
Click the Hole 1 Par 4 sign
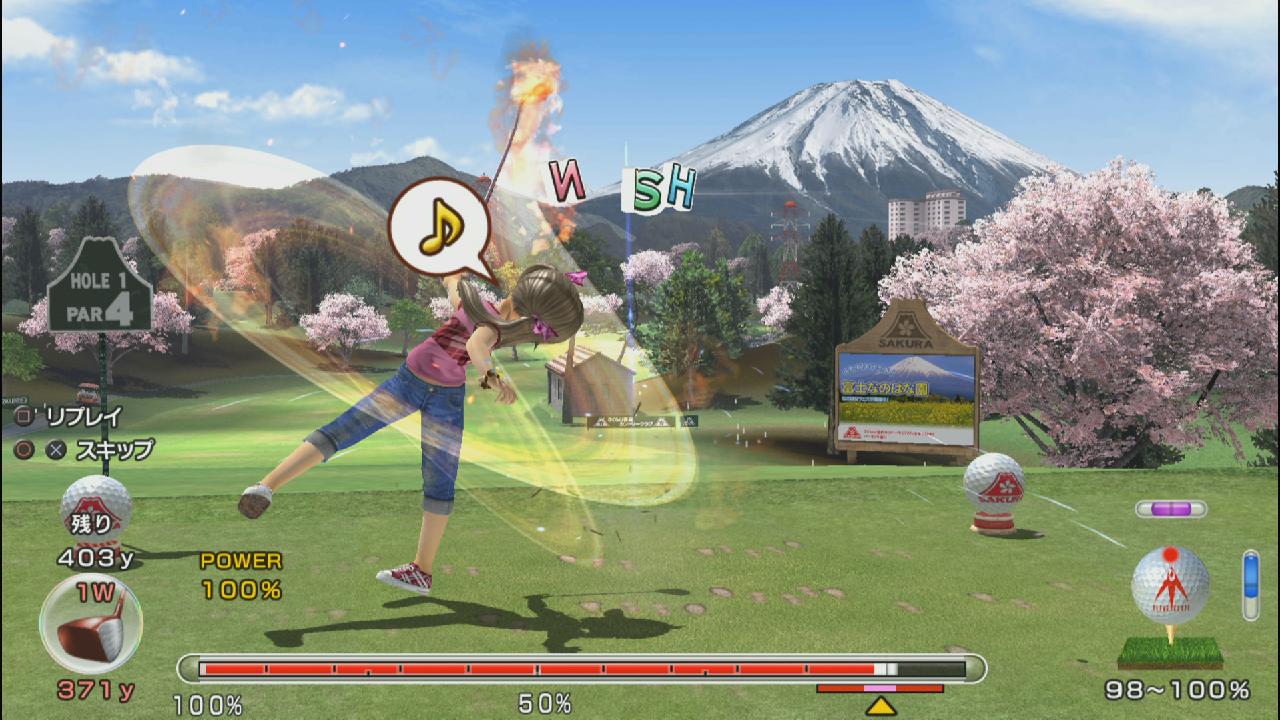click(100, 292)
